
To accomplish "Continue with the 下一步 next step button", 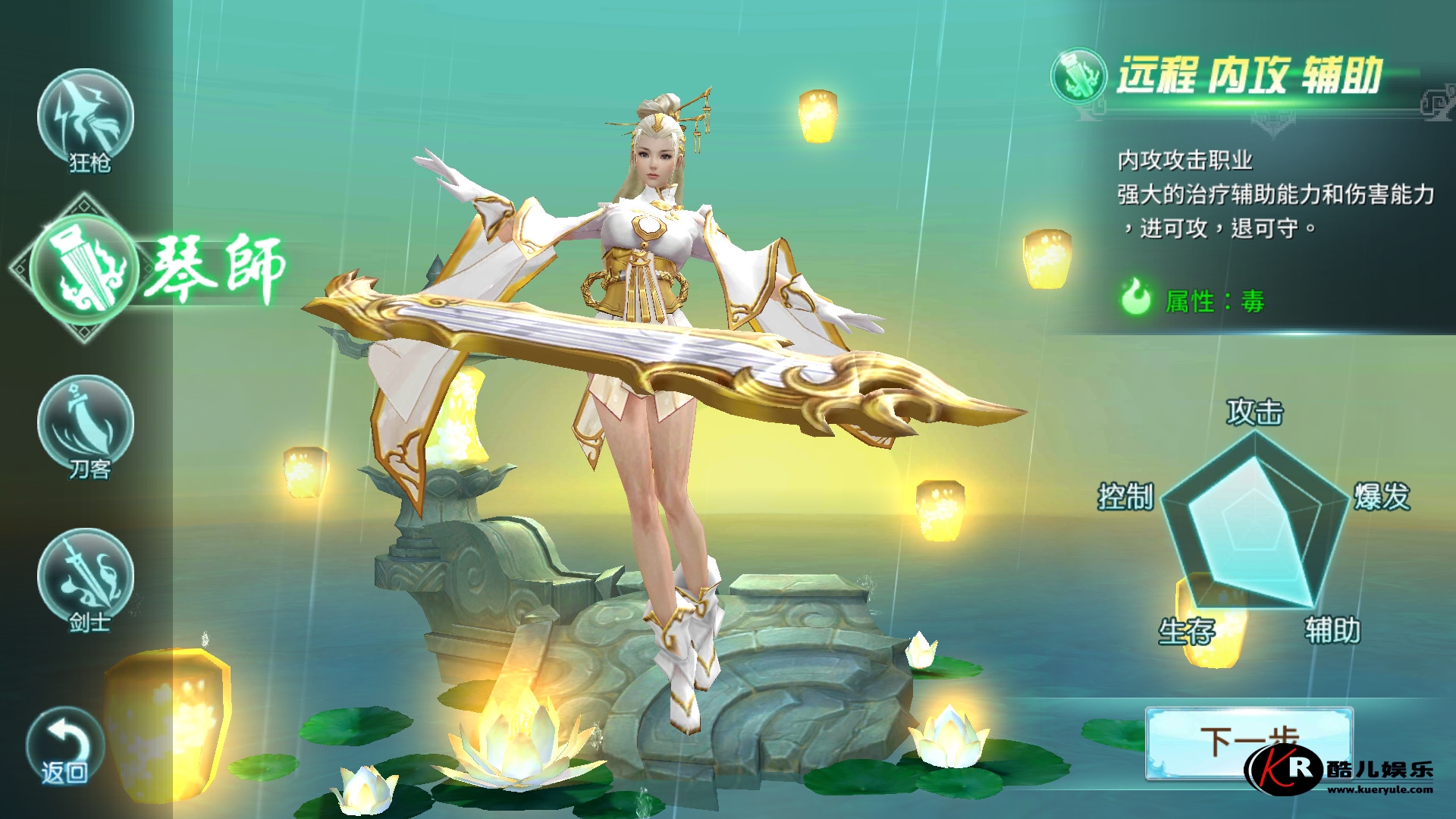I will 1248,742.
